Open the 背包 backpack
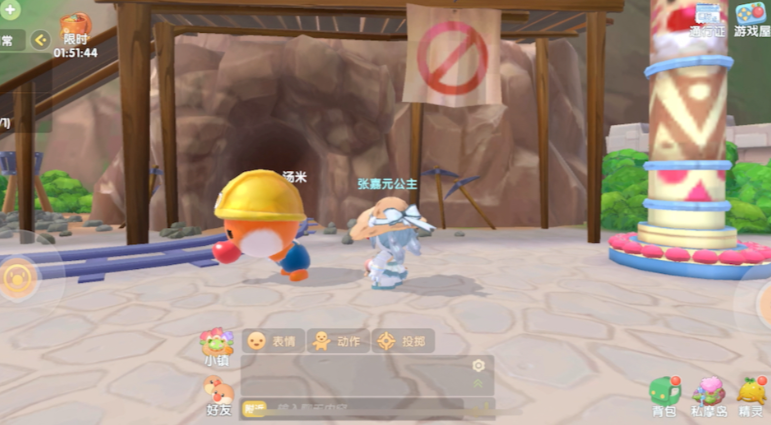 pyautogui.click(x=664, y=395)
